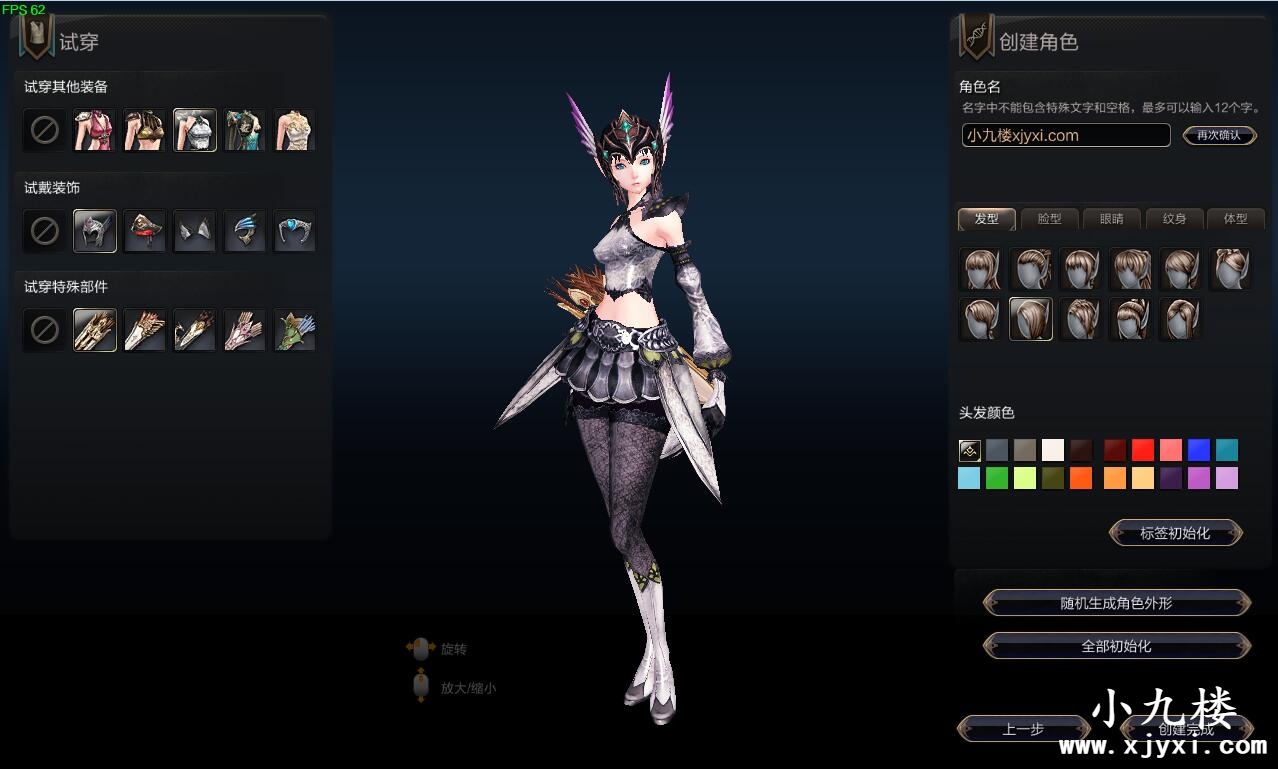Click the 再次确认 name confirm button
The height and width of the screenshot is (769, 1278).
1218,135
